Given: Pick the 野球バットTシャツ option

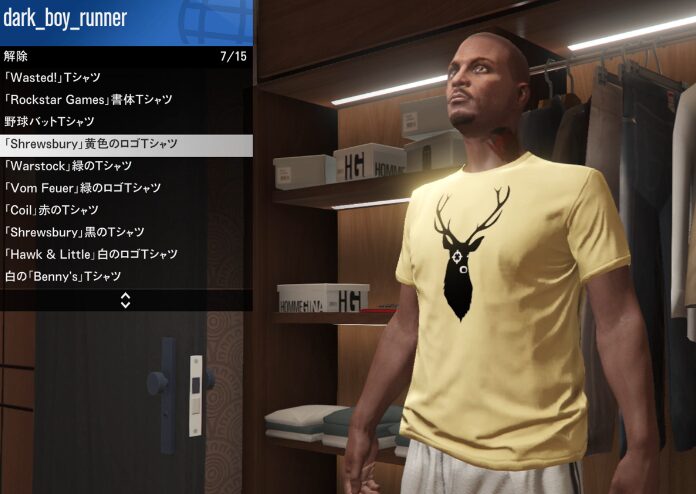Looking at the screenshot, I should tap(126, 122).
